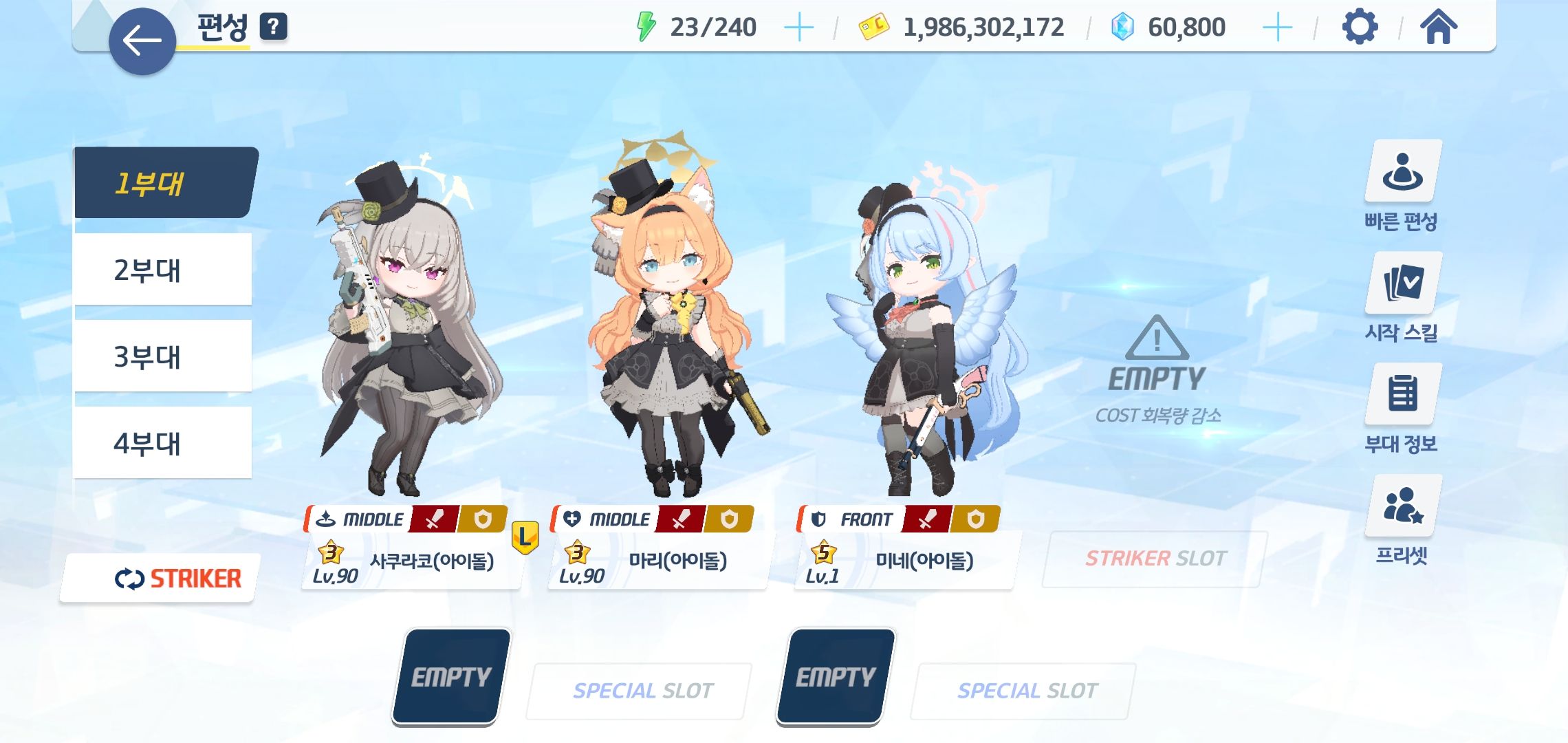Switch to the 4부대 squad tab
The height and width of the screenshot is (743, 1568).
tap(162, 443)
